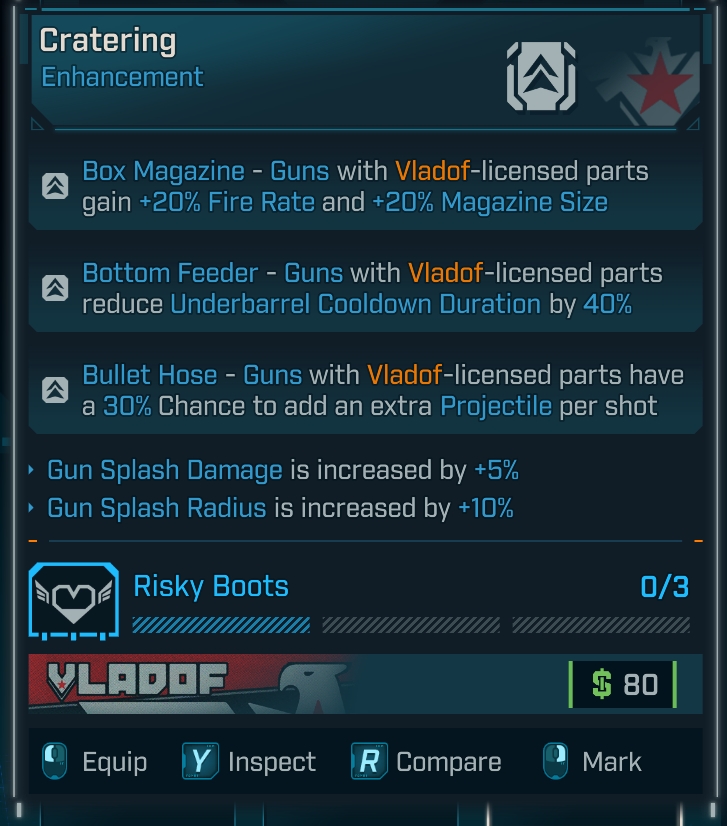Select the Bottom Feeder perk row
The height and width of the screenshot is (826, 727).
(364, 288)
